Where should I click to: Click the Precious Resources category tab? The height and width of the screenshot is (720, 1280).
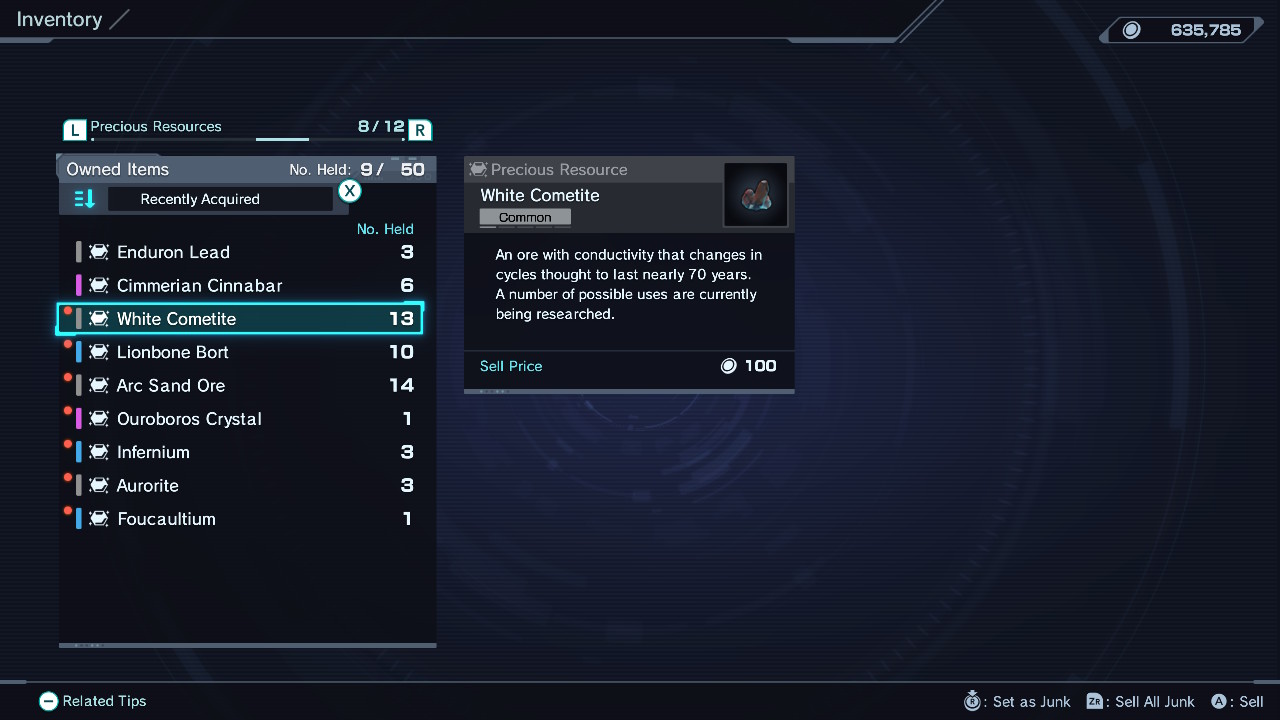click(156, 127)
